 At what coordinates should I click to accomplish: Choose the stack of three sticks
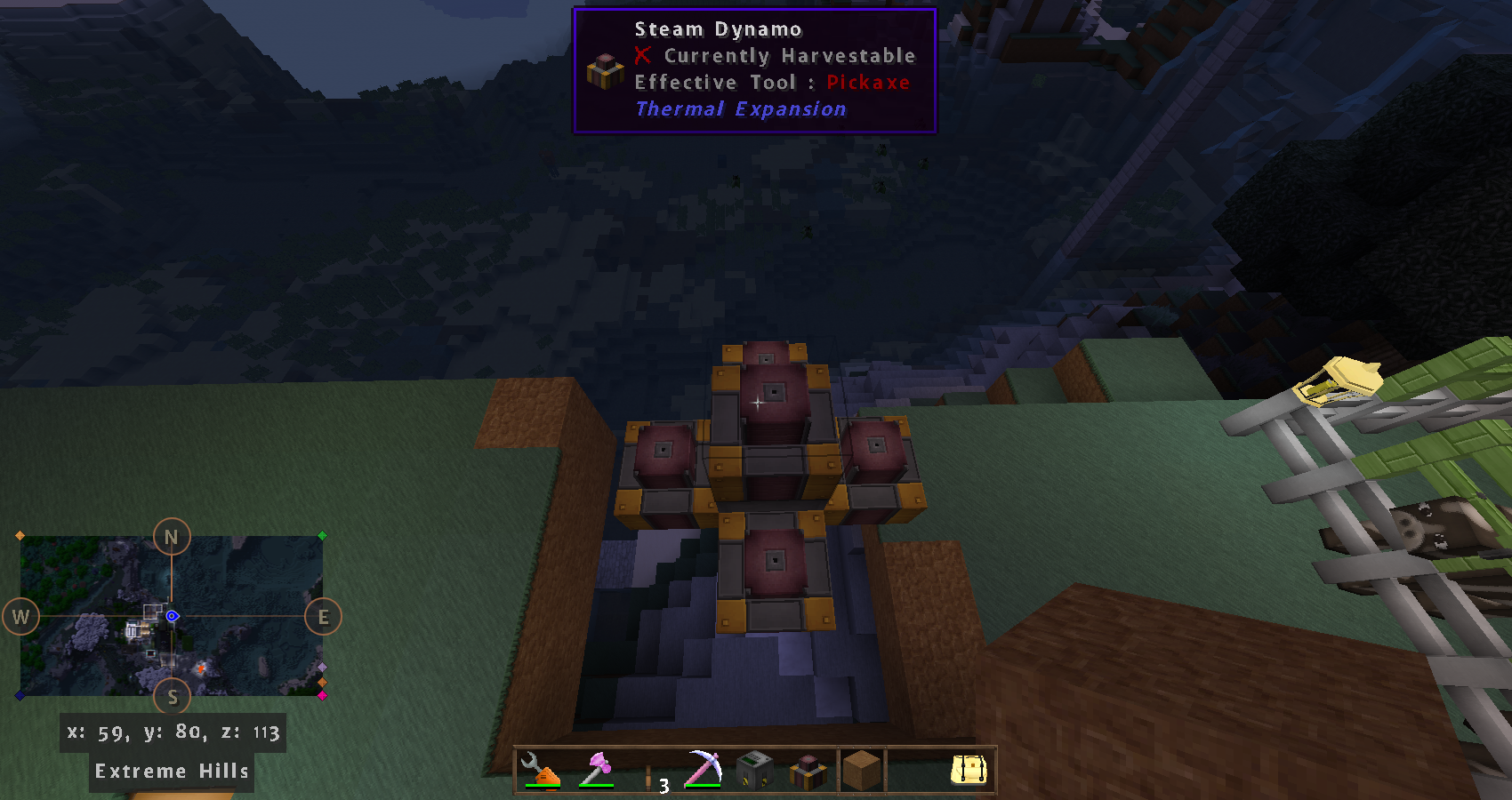[650, 772]
